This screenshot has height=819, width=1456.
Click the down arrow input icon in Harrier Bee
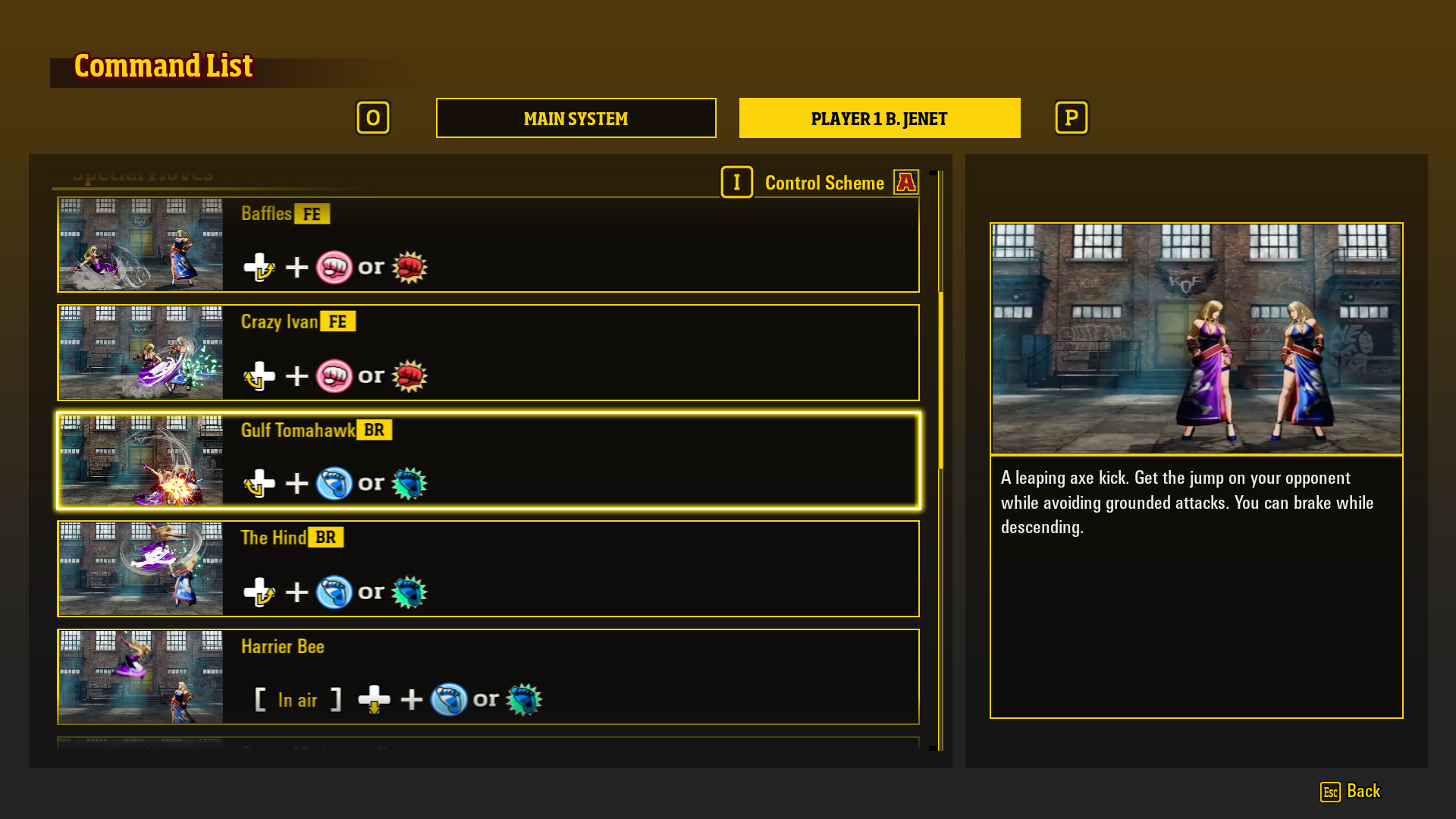point(373,700)
